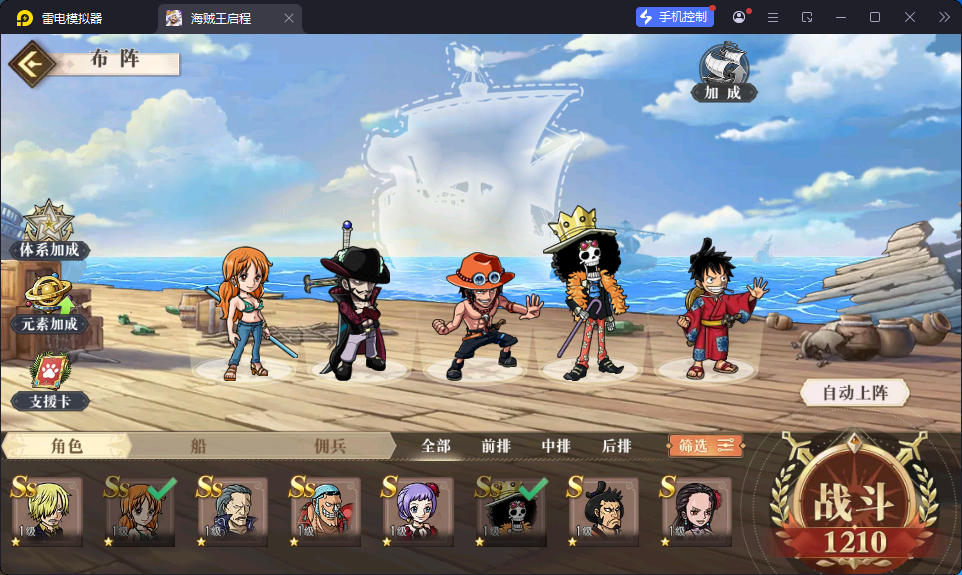The height and width of the screenshot is (575, 962).
Task: Switch to the 佣兵 mercenary tab
Action: click(329, 446)
